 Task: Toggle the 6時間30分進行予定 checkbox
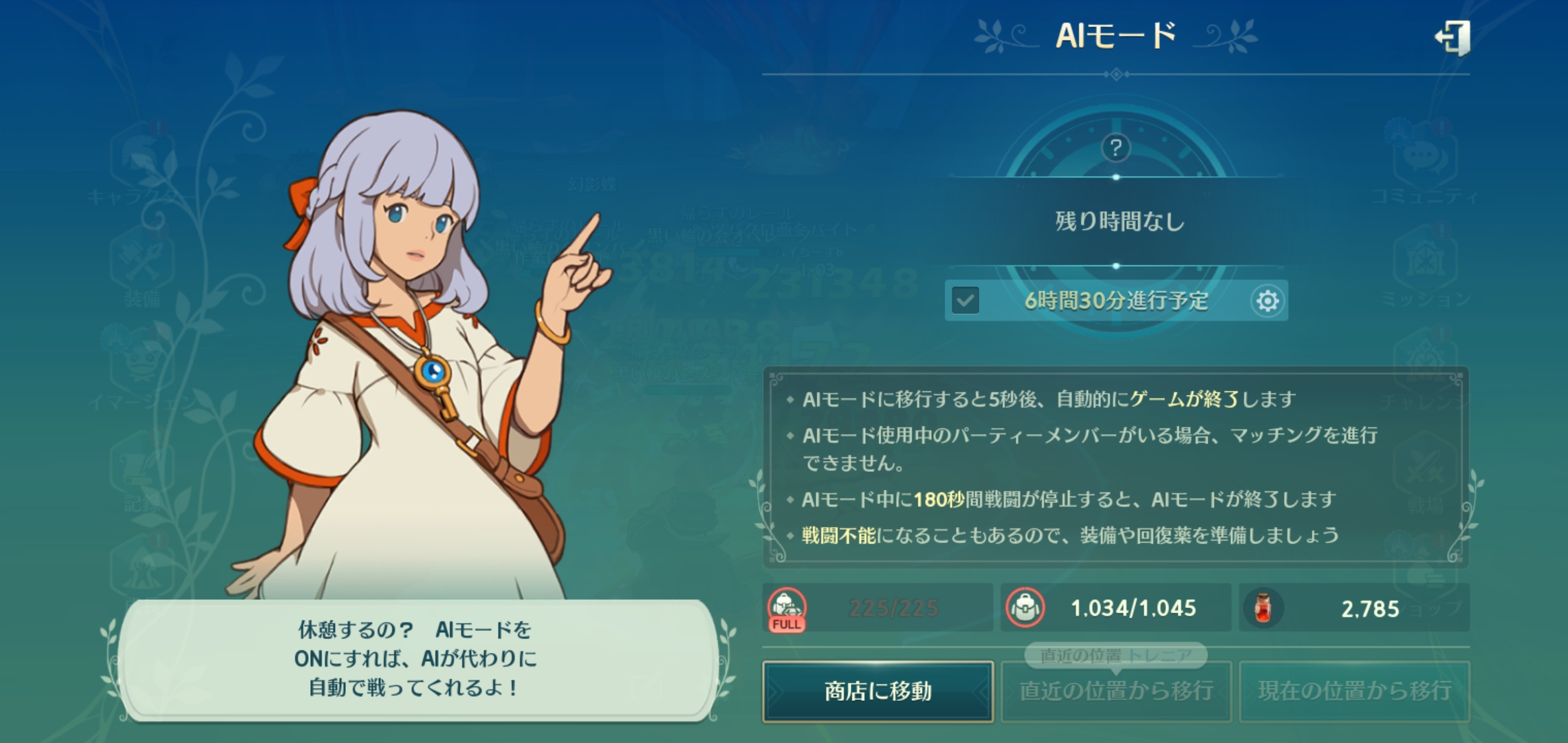966,301
